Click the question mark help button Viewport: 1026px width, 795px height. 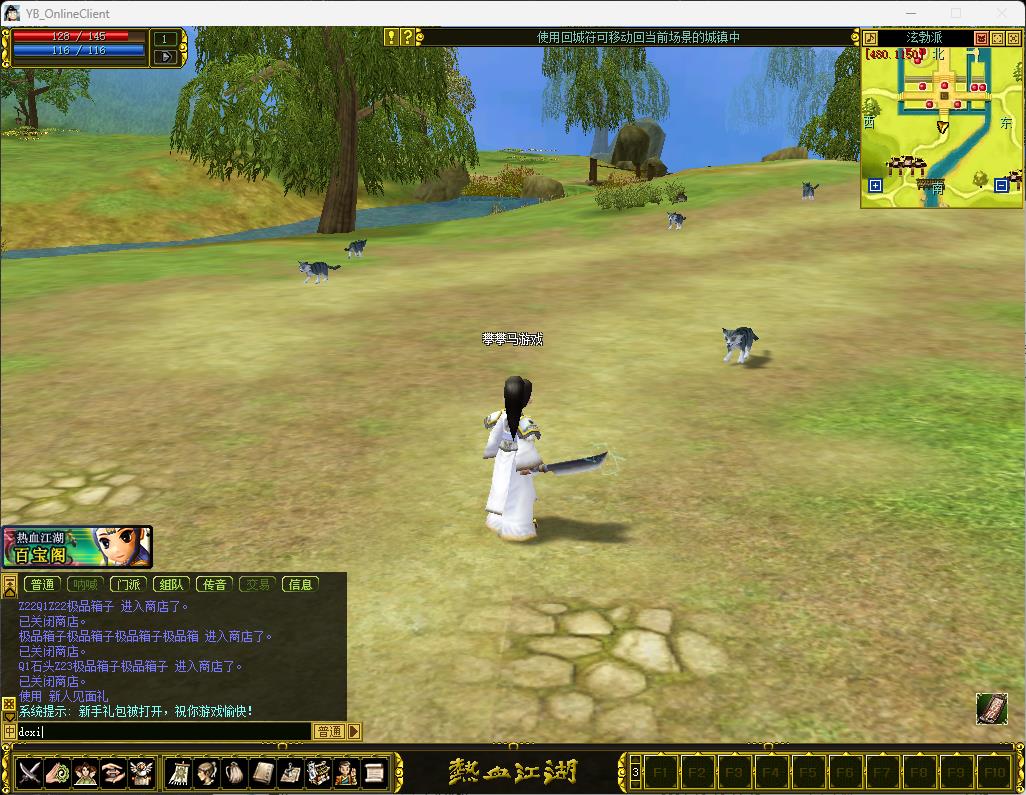pyautogui.click(x=407, y=37)
